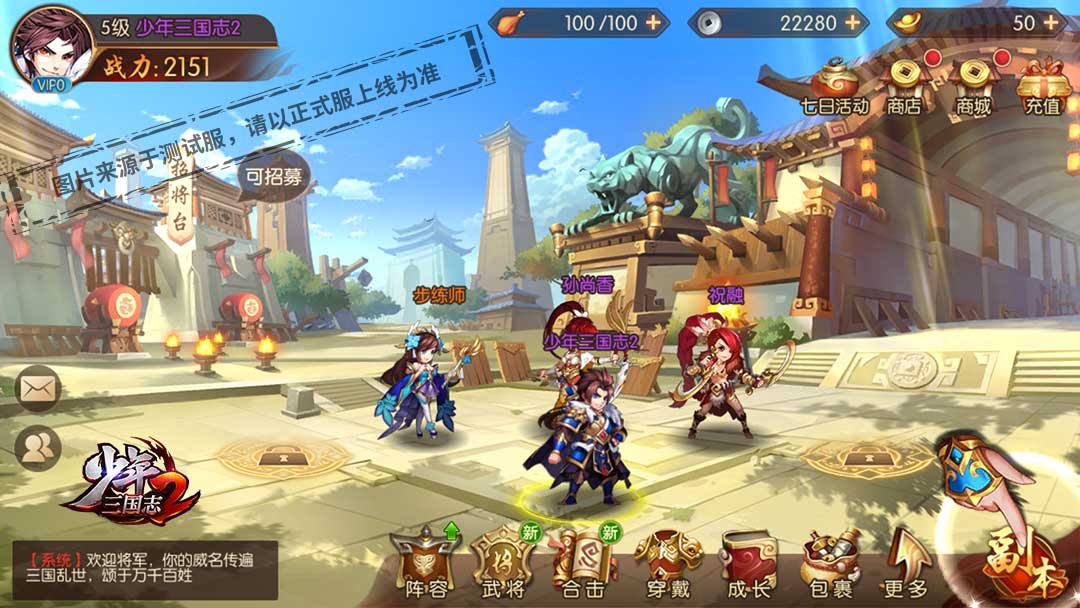Open the 七日活动 seven-day event
The image size is (1080, 608).
(x=834, y=84)
